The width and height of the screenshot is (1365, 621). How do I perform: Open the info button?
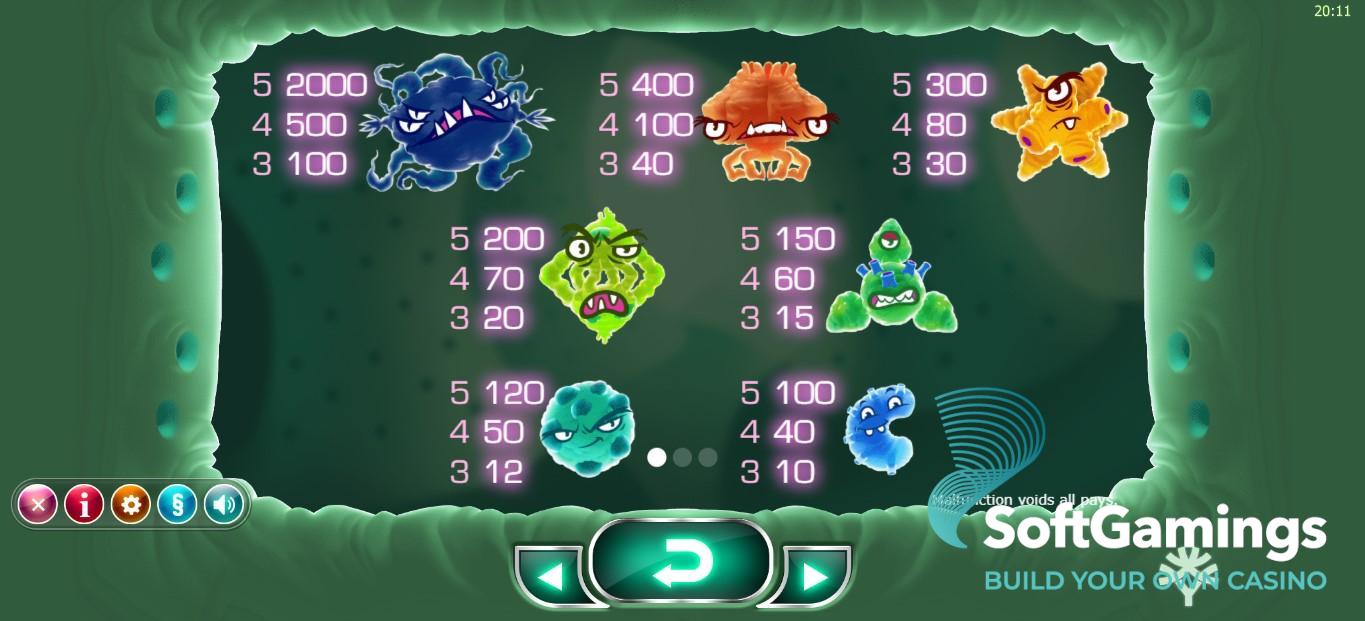84,505
